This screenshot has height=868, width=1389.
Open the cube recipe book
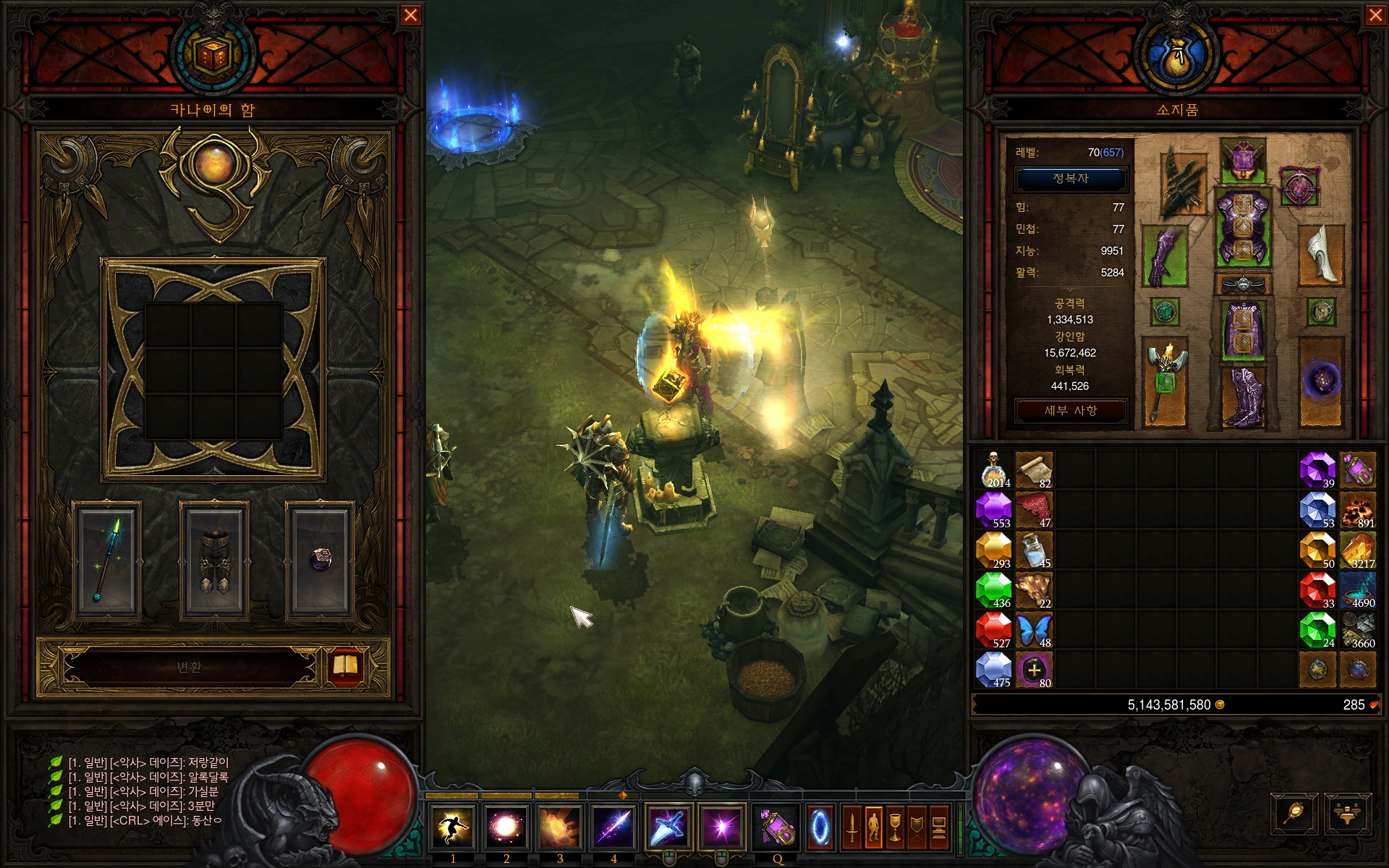point(345,665)
